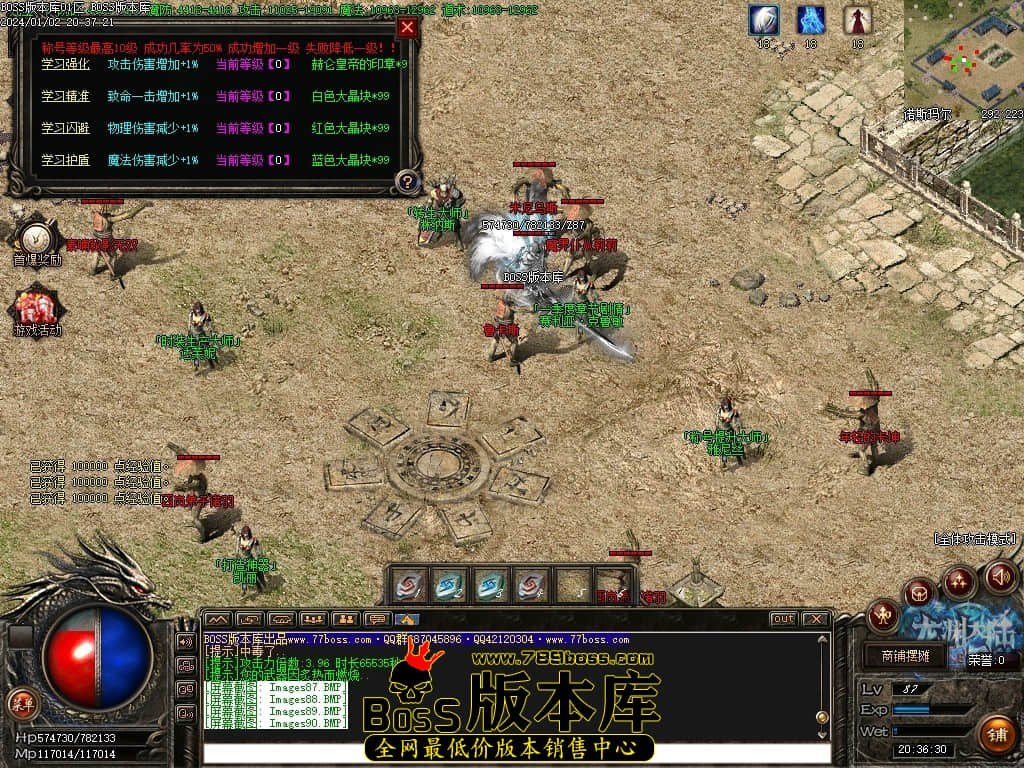Close the title upgrade dialog
This screenshot has height=768, width=1024.
pos(406,28)
